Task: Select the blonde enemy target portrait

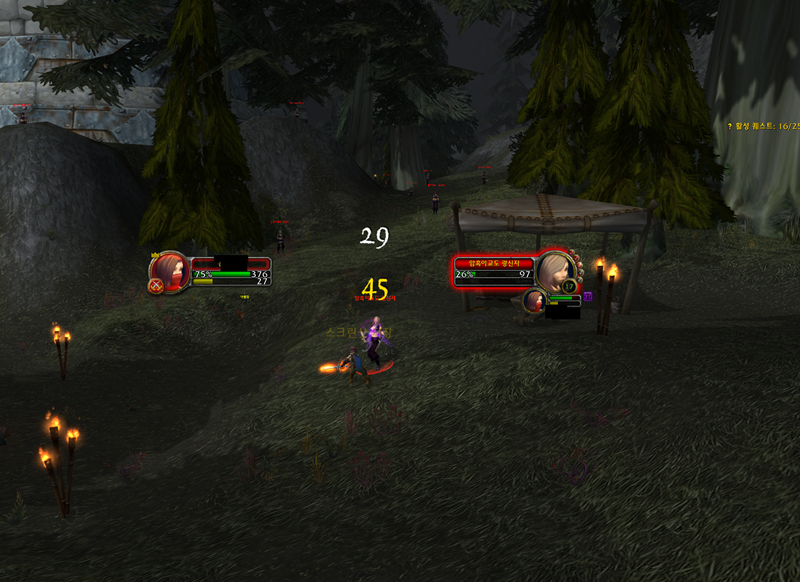Action: pos(554,270)
